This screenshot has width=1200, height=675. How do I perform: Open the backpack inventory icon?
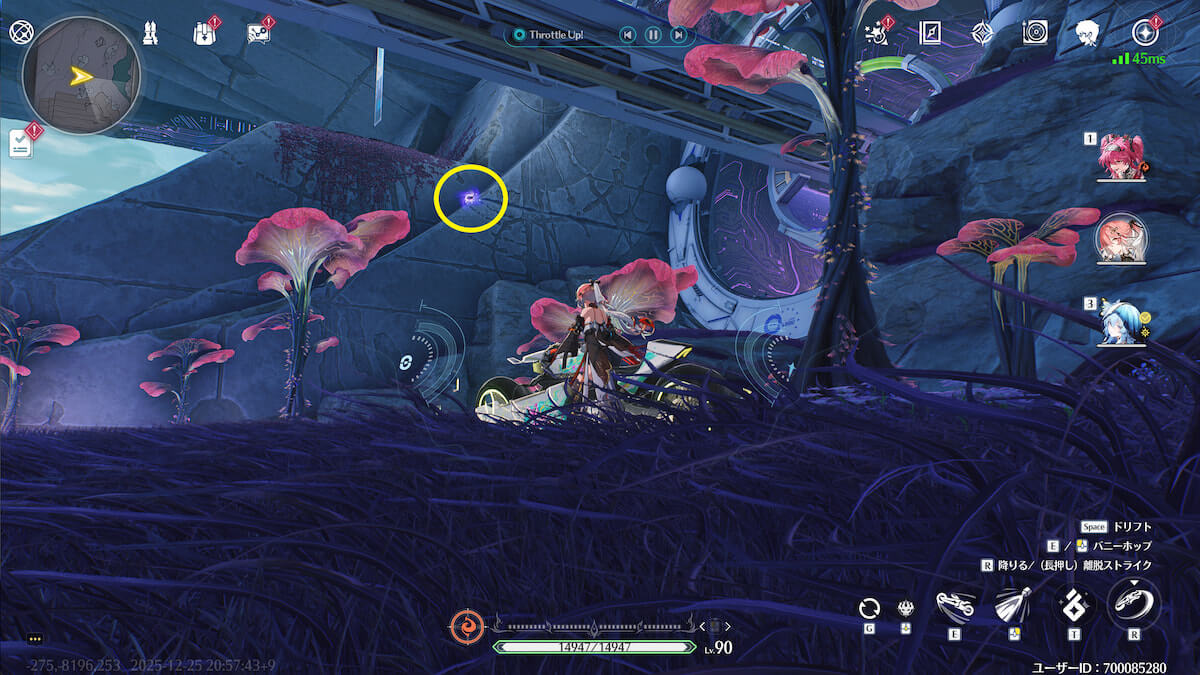coord(203,33)
